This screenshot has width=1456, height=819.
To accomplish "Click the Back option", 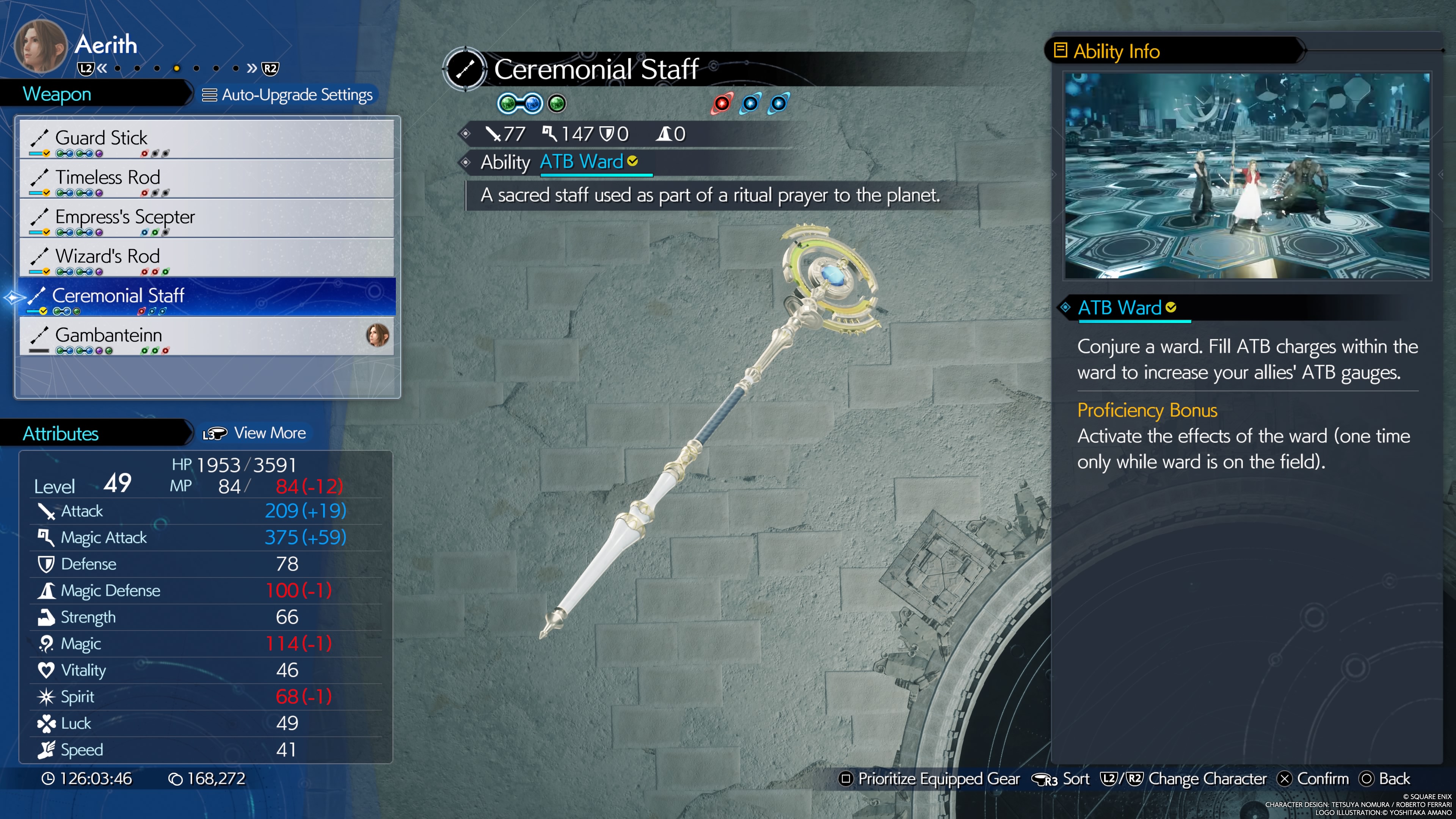I will [x=1384, y=779].
